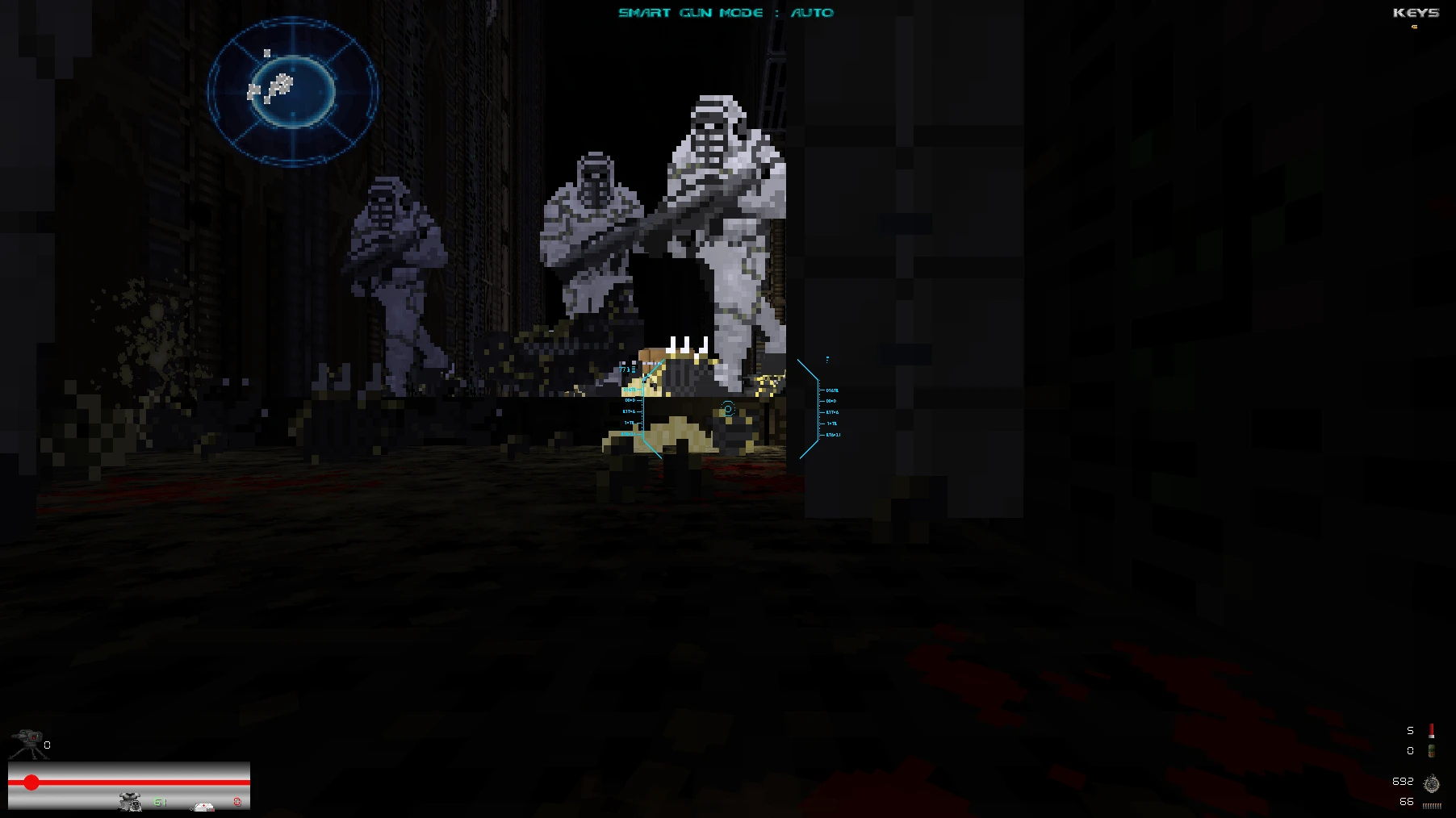Image resolution: width=1456 pixels, height=818 pixels.
Task: Click the red flare ammo icon
Action: click(x=1432, y=731)
